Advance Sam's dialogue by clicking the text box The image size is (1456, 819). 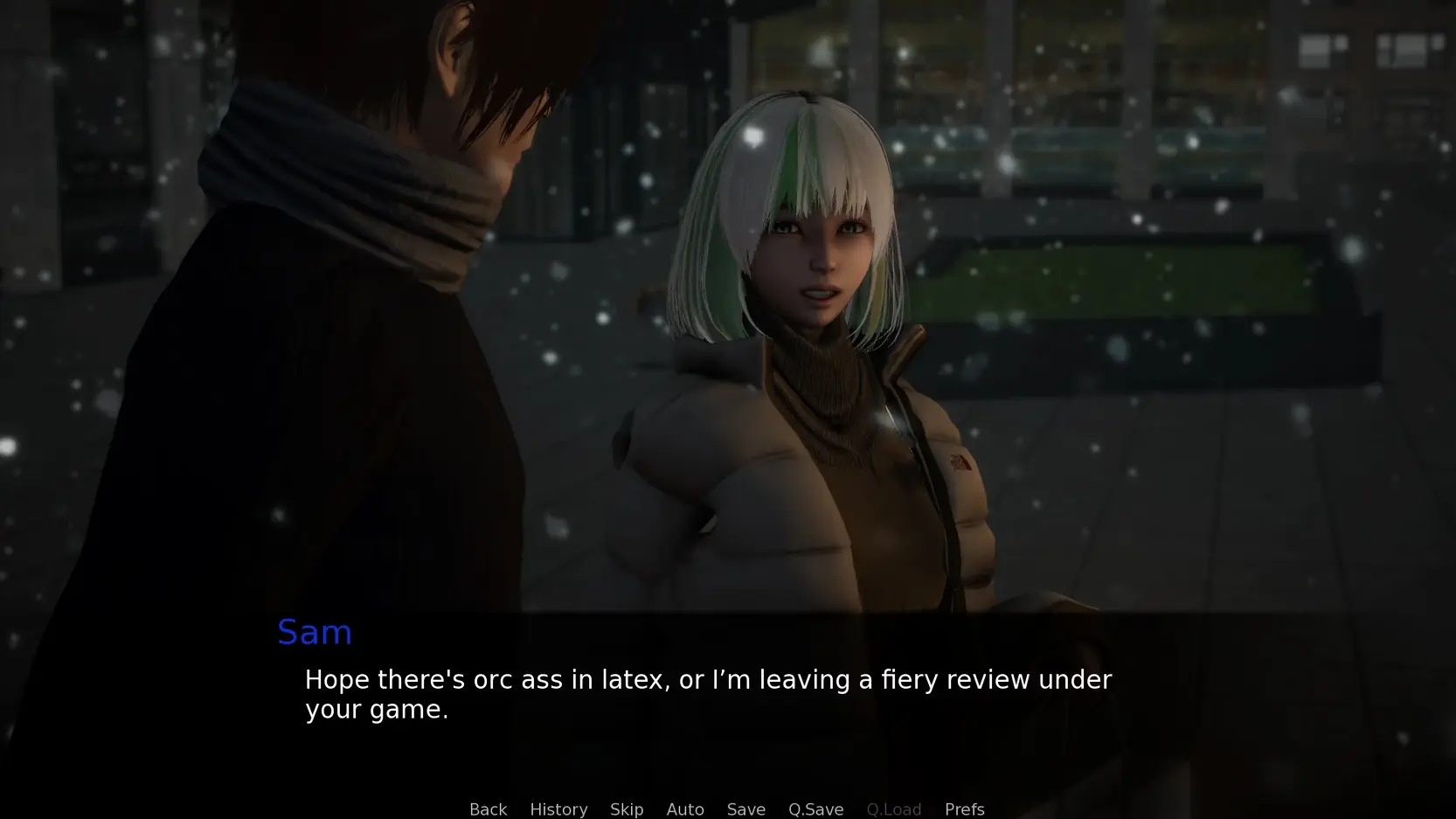pos(708,694)
